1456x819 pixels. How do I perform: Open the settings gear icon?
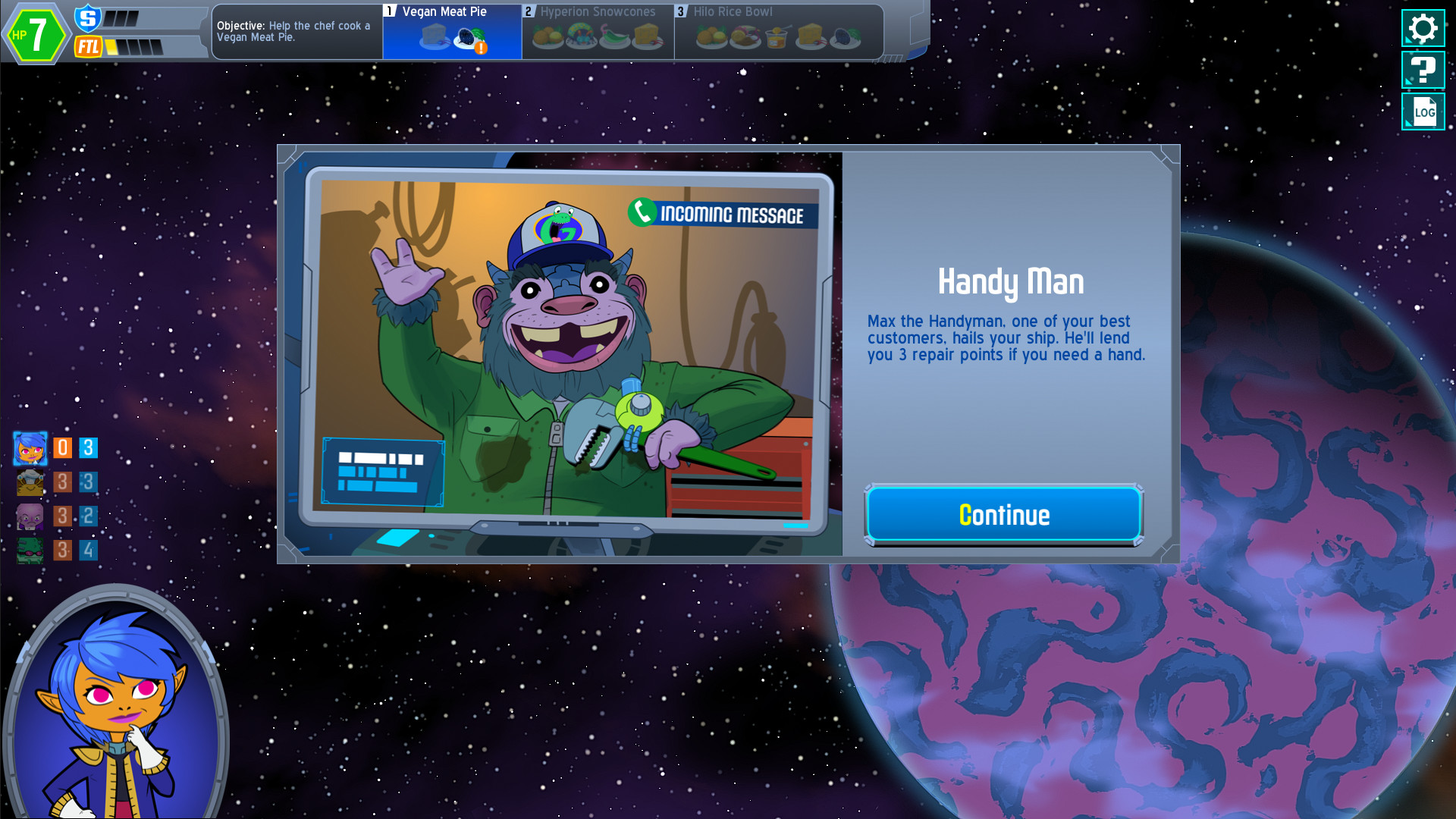pyautogui.click(x=1423, y=29)
